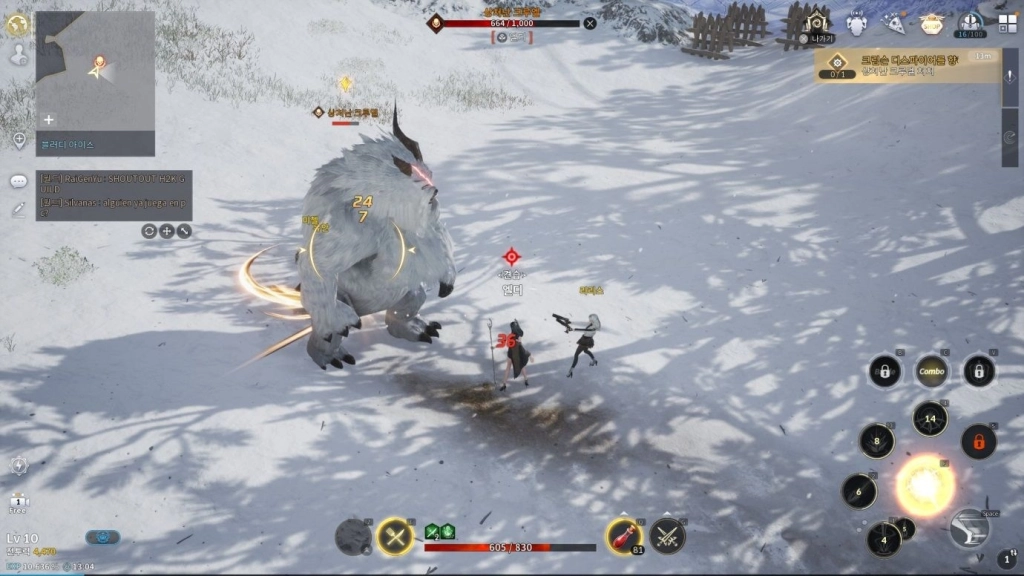Open the chat speech bubble icon
Screen dimensions: 1024x576
pos(18,181)
